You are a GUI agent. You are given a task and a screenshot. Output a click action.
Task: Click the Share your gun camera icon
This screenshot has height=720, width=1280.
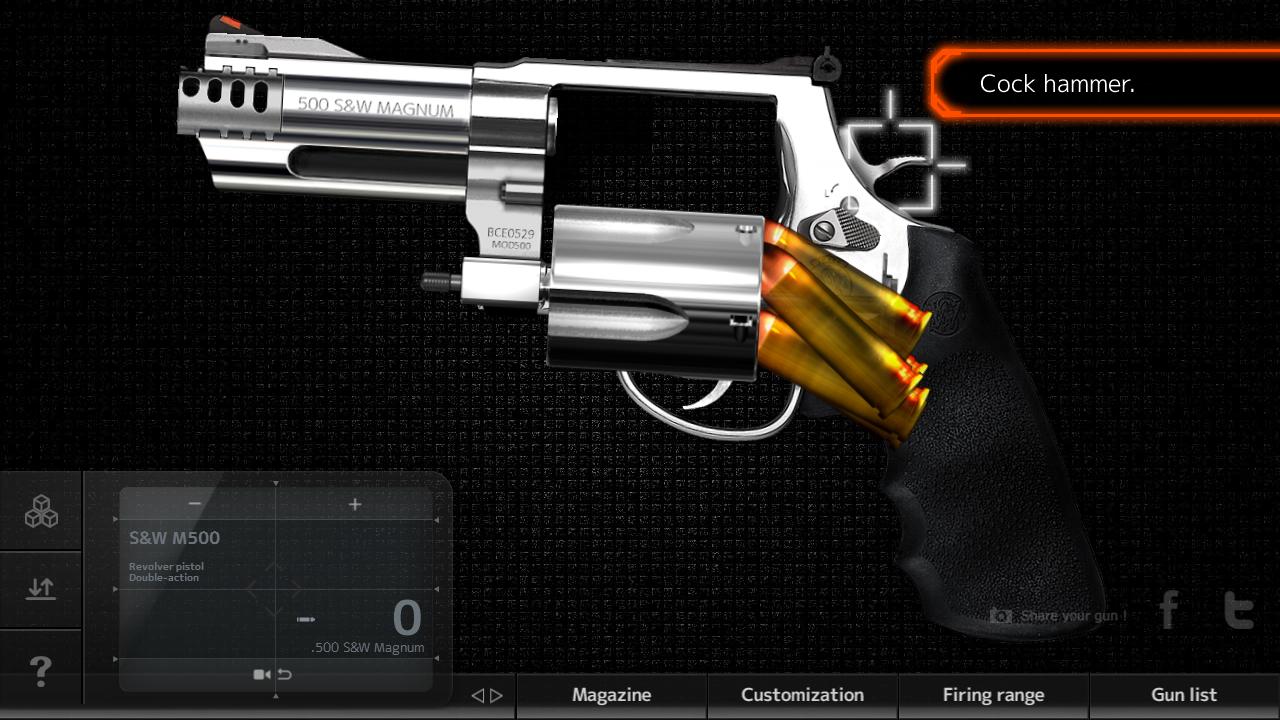point(1000,616)
